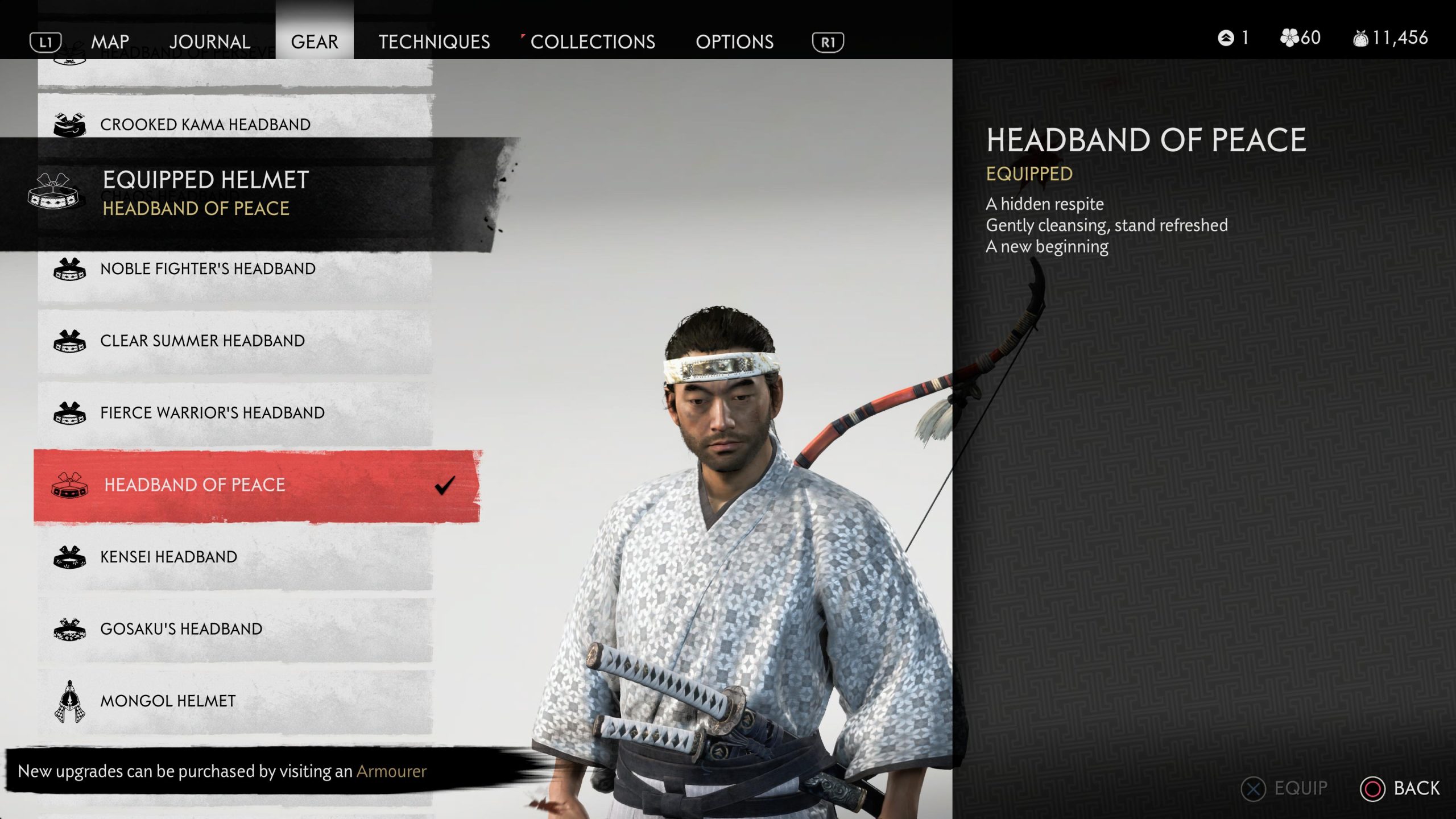Image resolution: width=1456 pixels, height=819 pixels.
Task: Pick the Mongol Helmet entry
Action: point(168,701)
